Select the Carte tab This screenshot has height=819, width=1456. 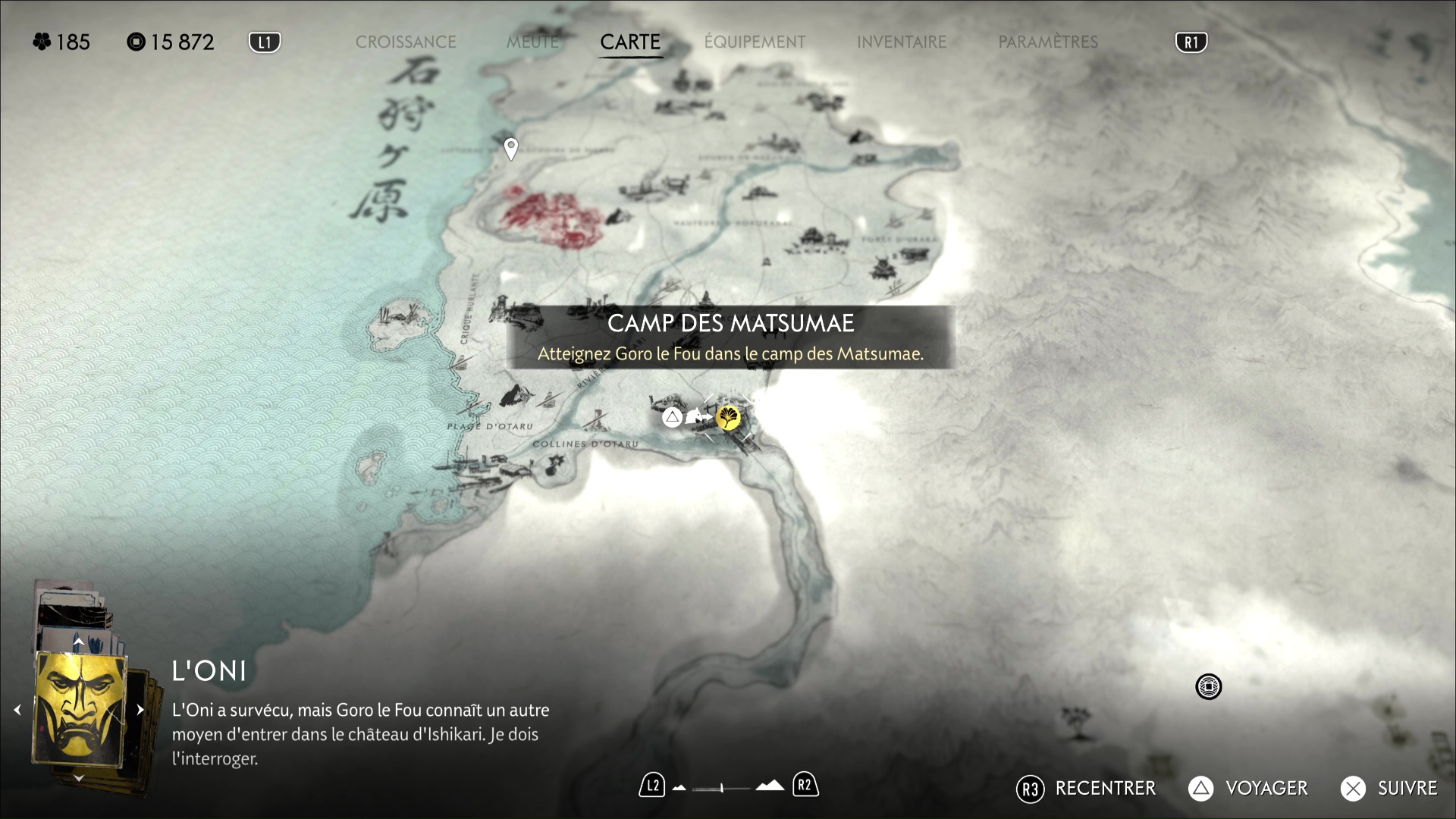630,42
